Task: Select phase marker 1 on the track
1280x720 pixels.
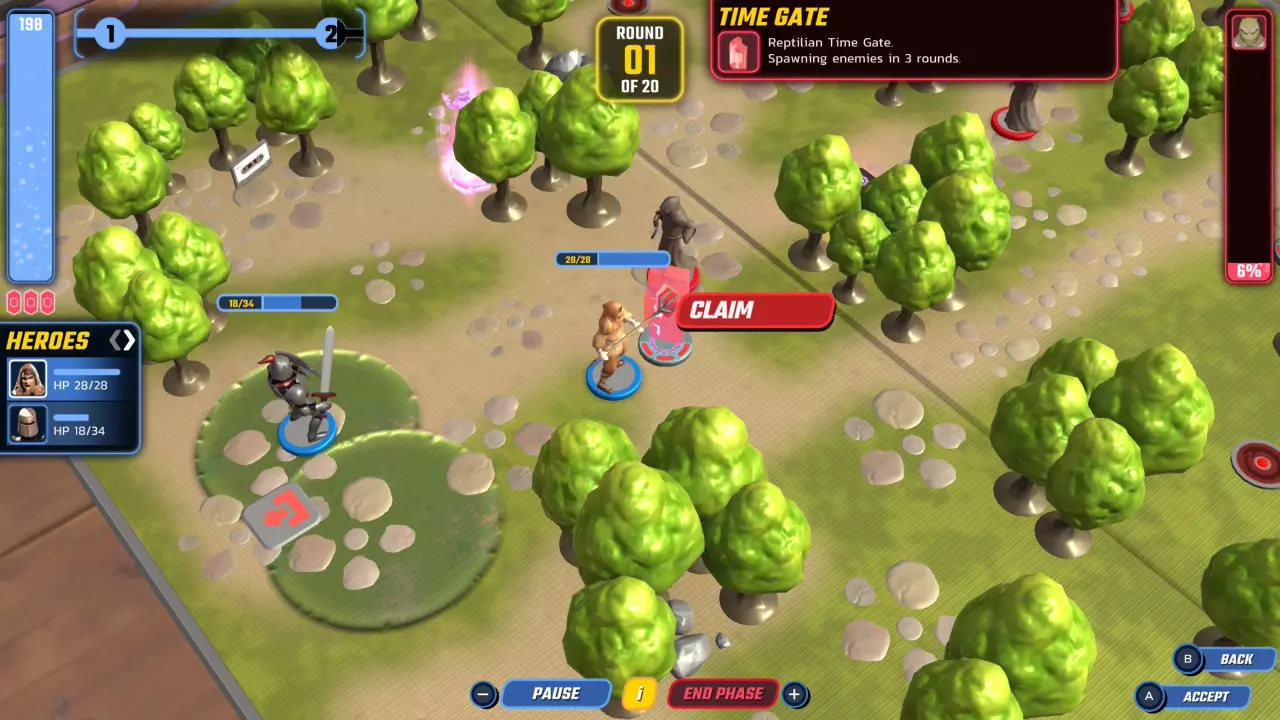Action: (110, 35)
